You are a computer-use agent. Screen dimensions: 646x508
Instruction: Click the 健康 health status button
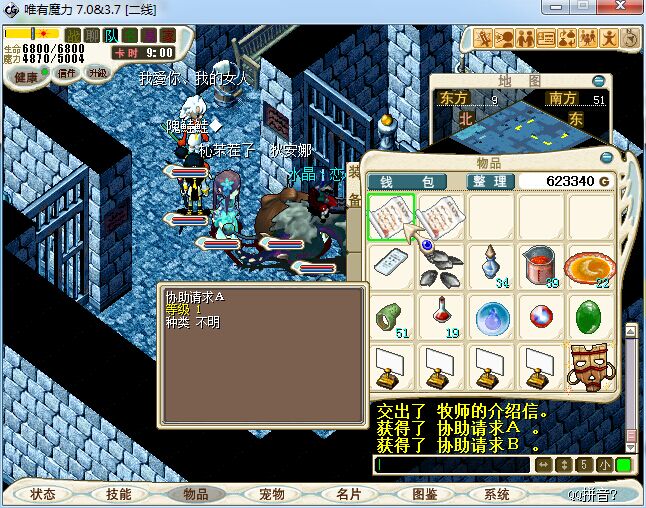click(x=26, y=75)
